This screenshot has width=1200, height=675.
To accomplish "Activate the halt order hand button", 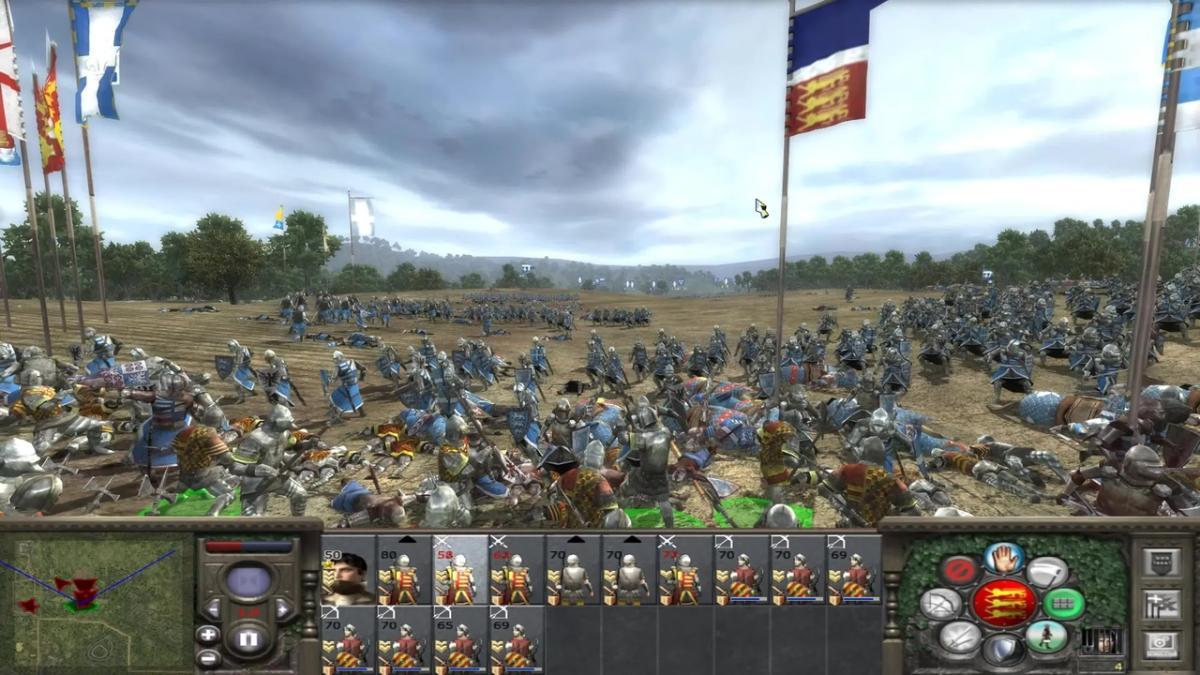I will click(x=1004, y=558).
